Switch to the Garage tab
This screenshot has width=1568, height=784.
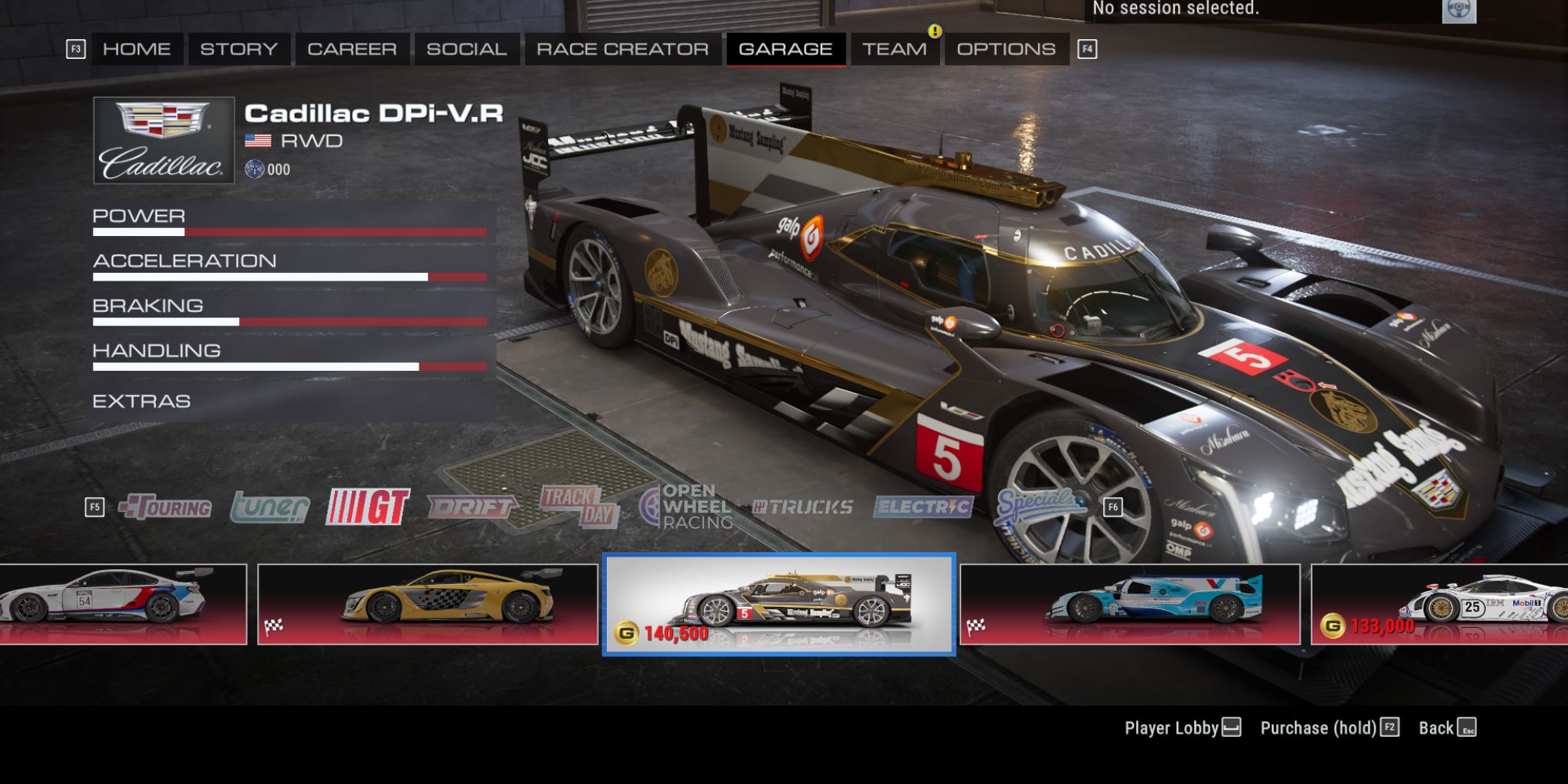click(786, 48)
